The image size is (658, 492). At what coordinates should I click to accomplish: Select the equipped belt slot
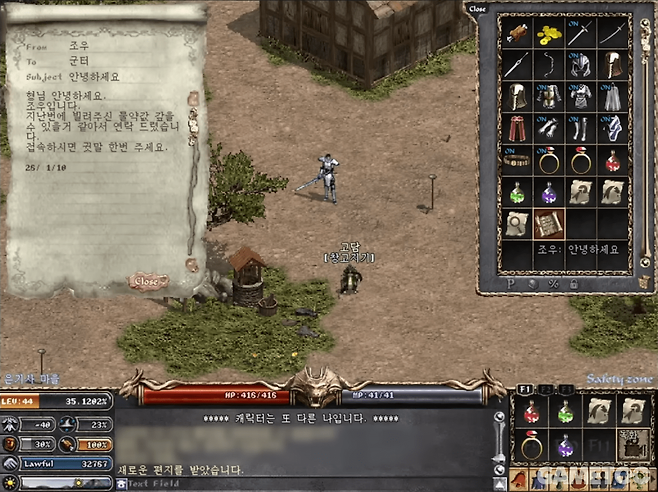tap(518, 159)
